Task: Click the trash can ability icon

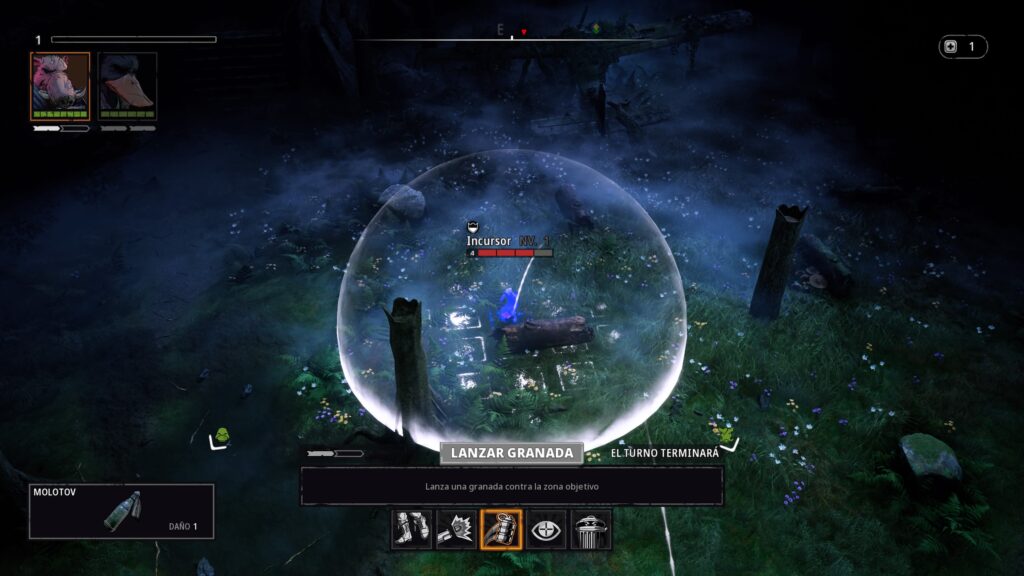Action: tap(591, 529)
